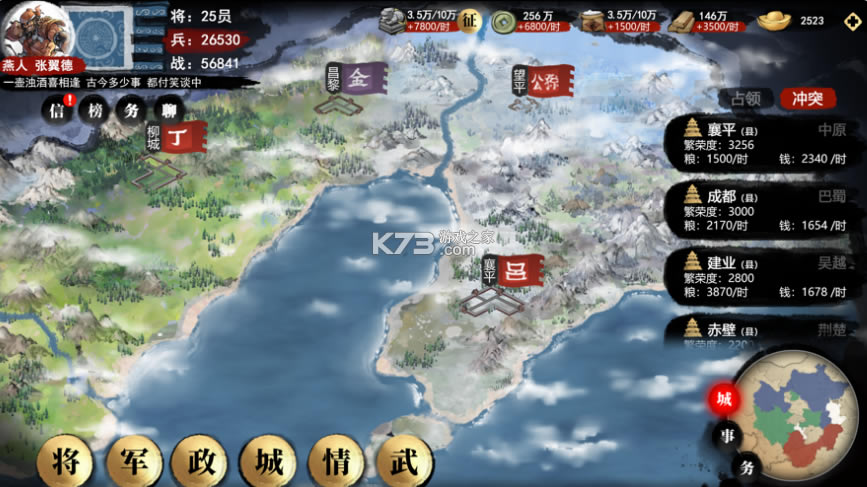This screenshot has width=867, height=487.
Task: Open the 务 tasks button under profile
Action: click(131, 111)
